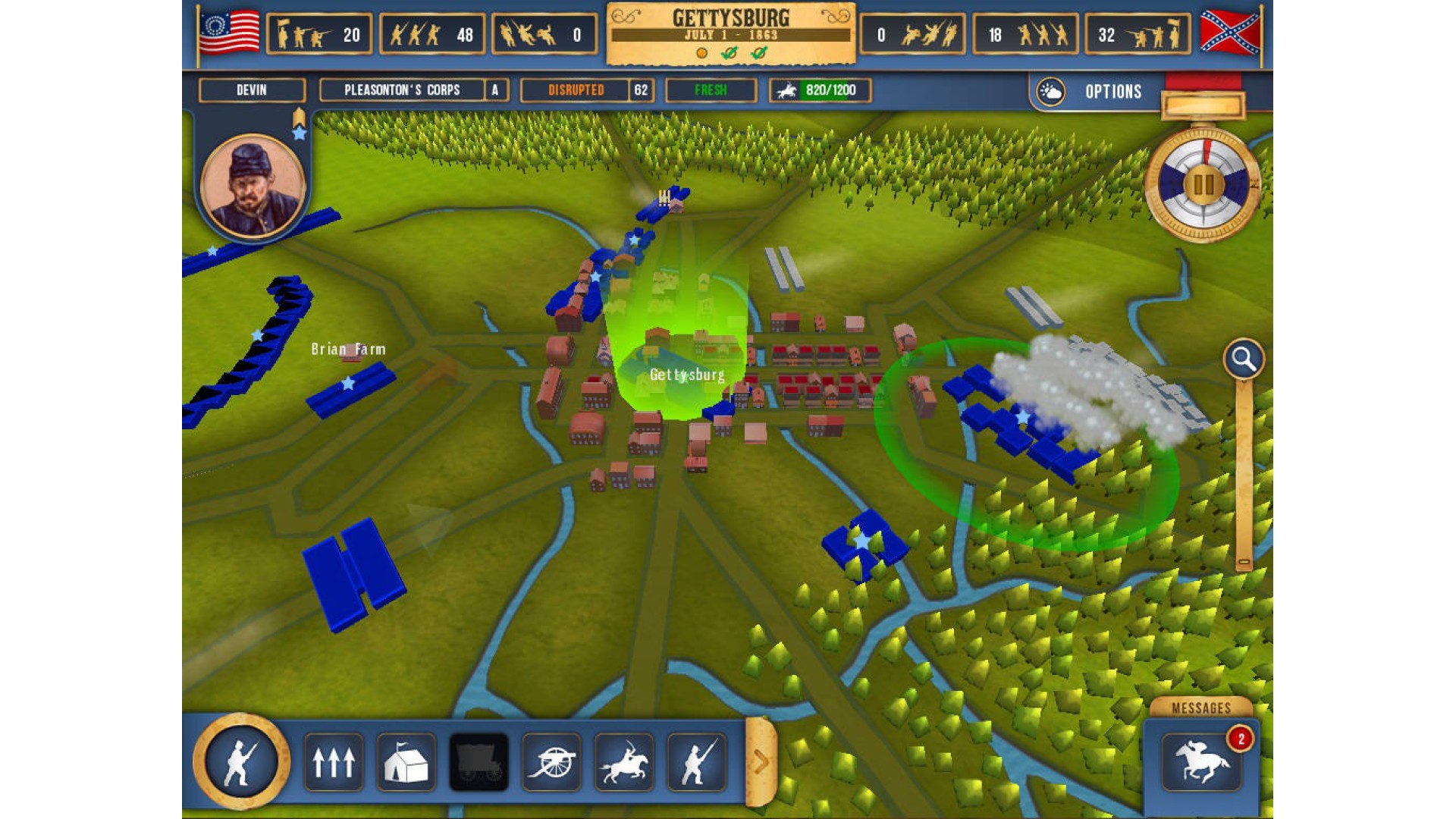The height and width of the screenshot is (819, 1456).
Task: Click General Devin's portrait
Action: click(253, 186)
